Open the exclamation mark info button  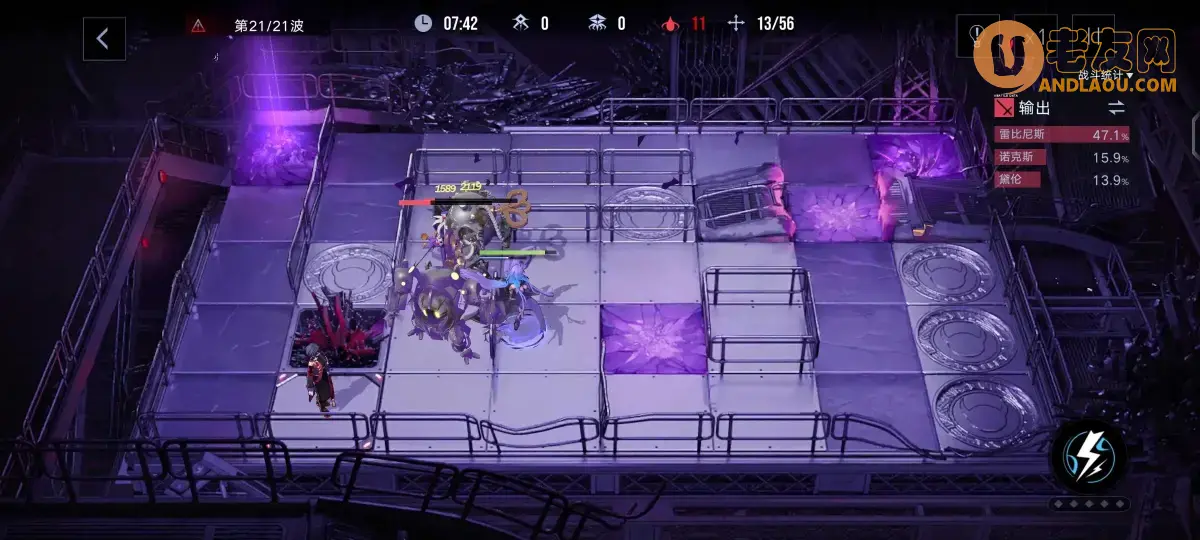tap(977, 37)
